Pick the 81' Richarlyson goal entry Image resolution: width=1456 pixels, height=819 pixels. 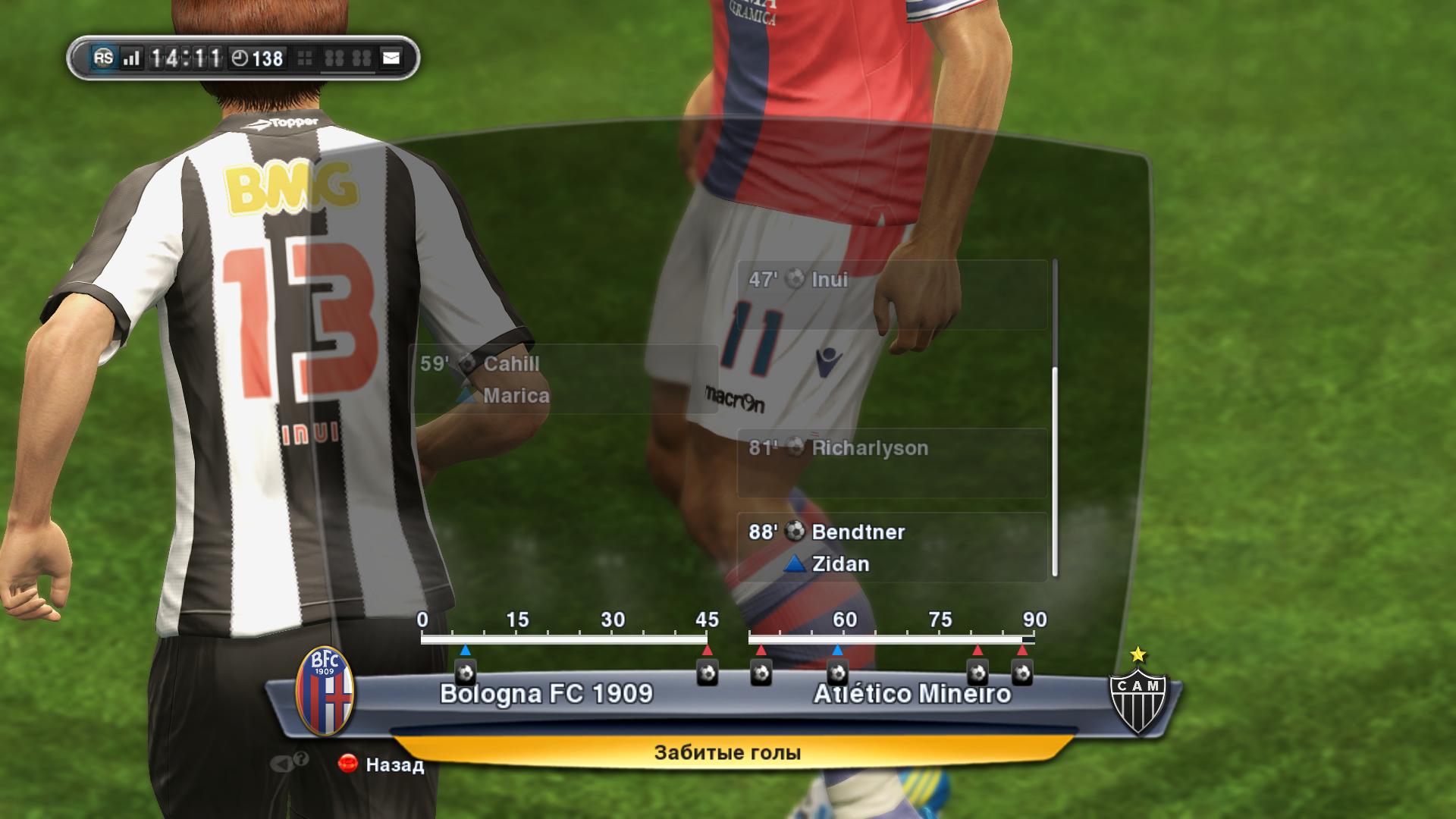pos(892,463)
